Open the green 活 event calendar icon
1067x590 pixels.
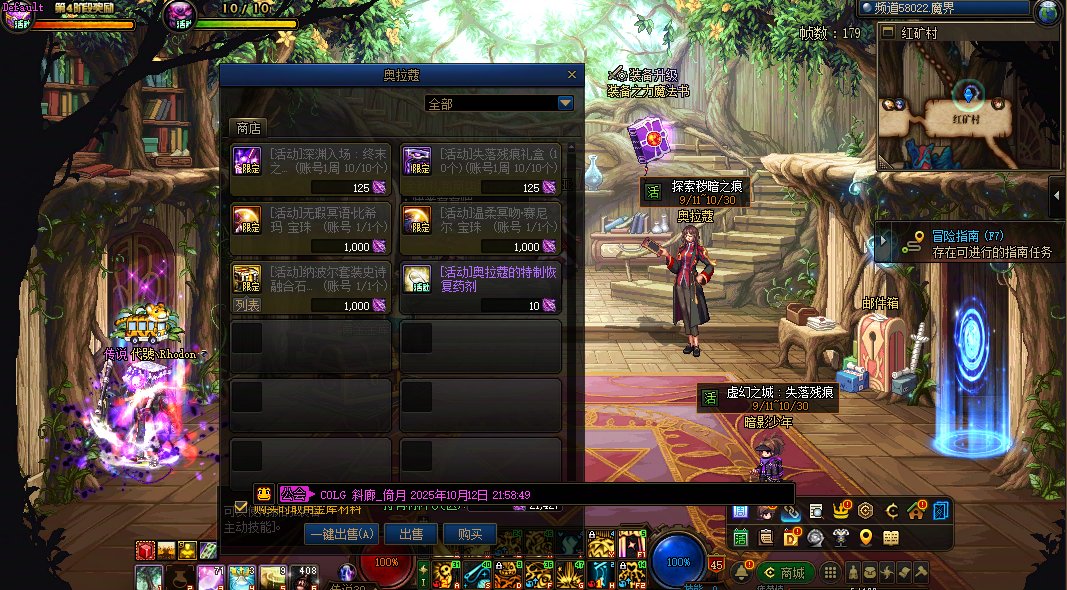pos(741,537)
